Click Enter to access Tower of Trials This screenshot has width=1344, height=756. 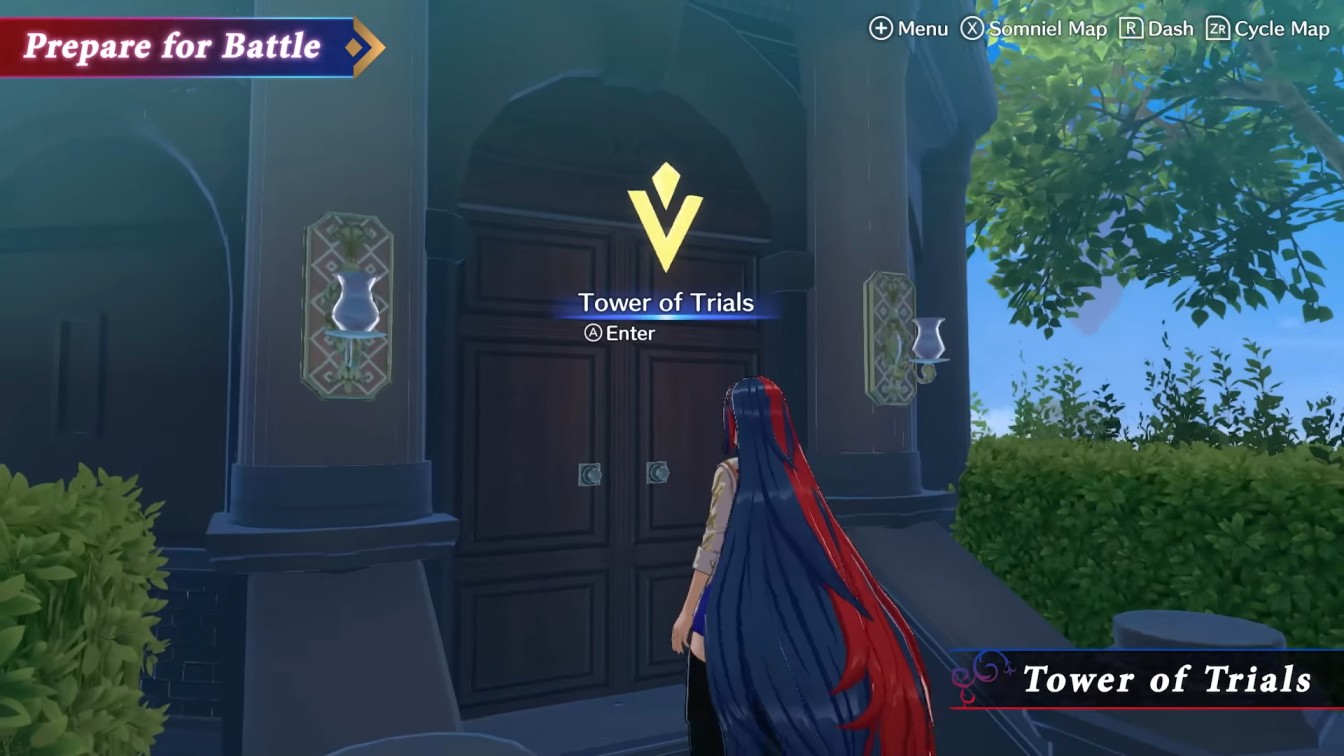(x=630, y=333)
